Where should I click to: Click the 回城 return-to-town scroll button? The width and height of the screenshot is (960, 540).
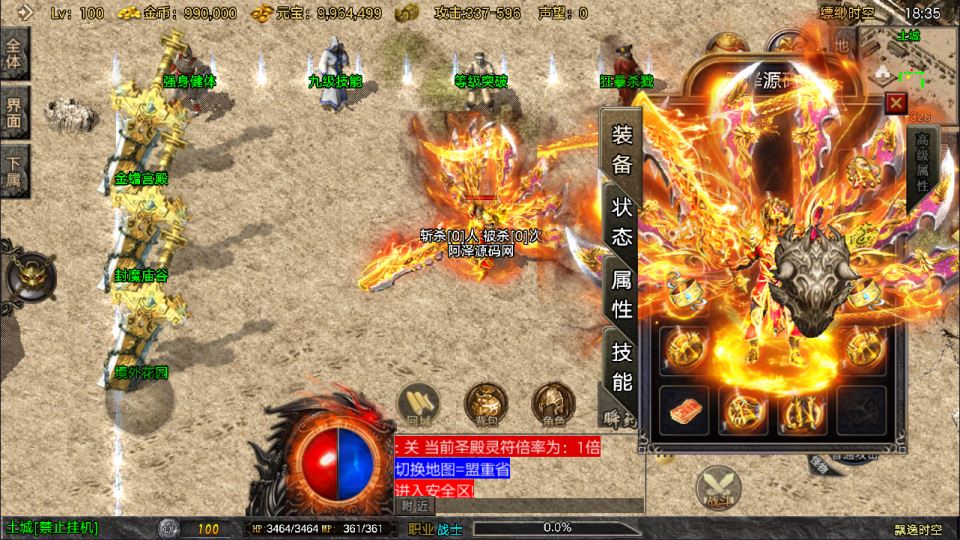pos(416,403)
